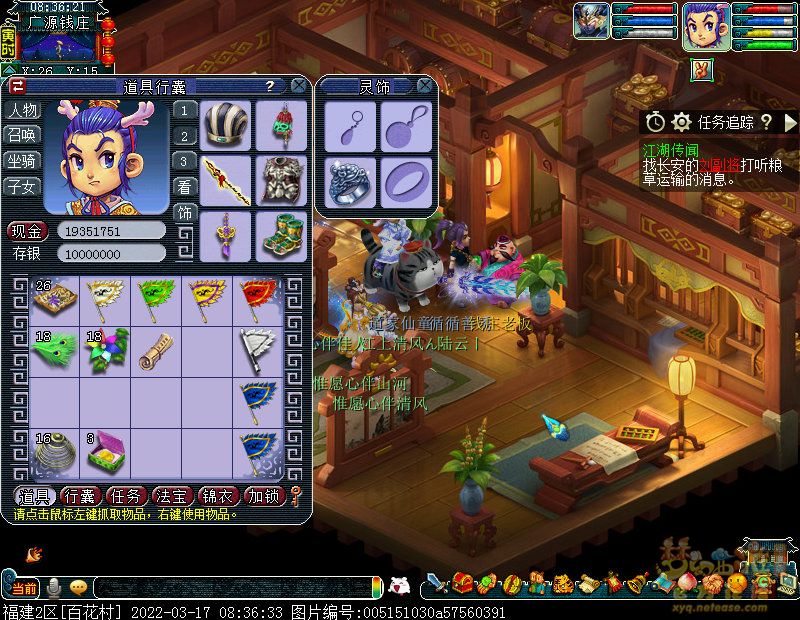Select the equipped striped helmet slot
The image size is (800, 620).
point(226,124)
